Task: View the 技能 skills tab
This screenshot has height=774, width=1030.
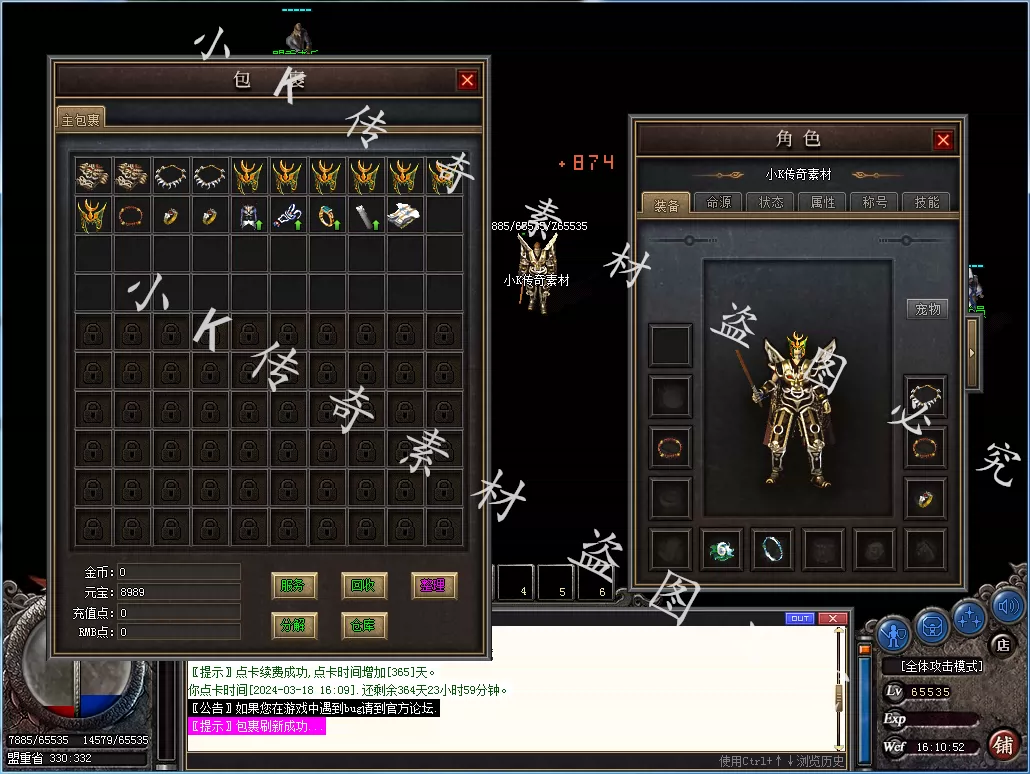Action: pos(927,203)
